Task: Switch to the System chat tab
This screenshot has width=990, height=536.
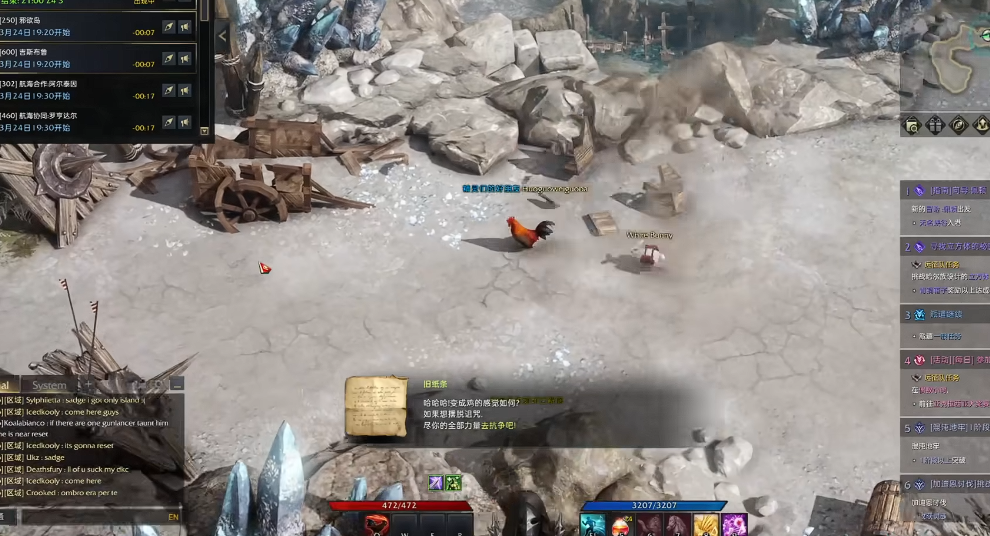Action: (48, 385)
